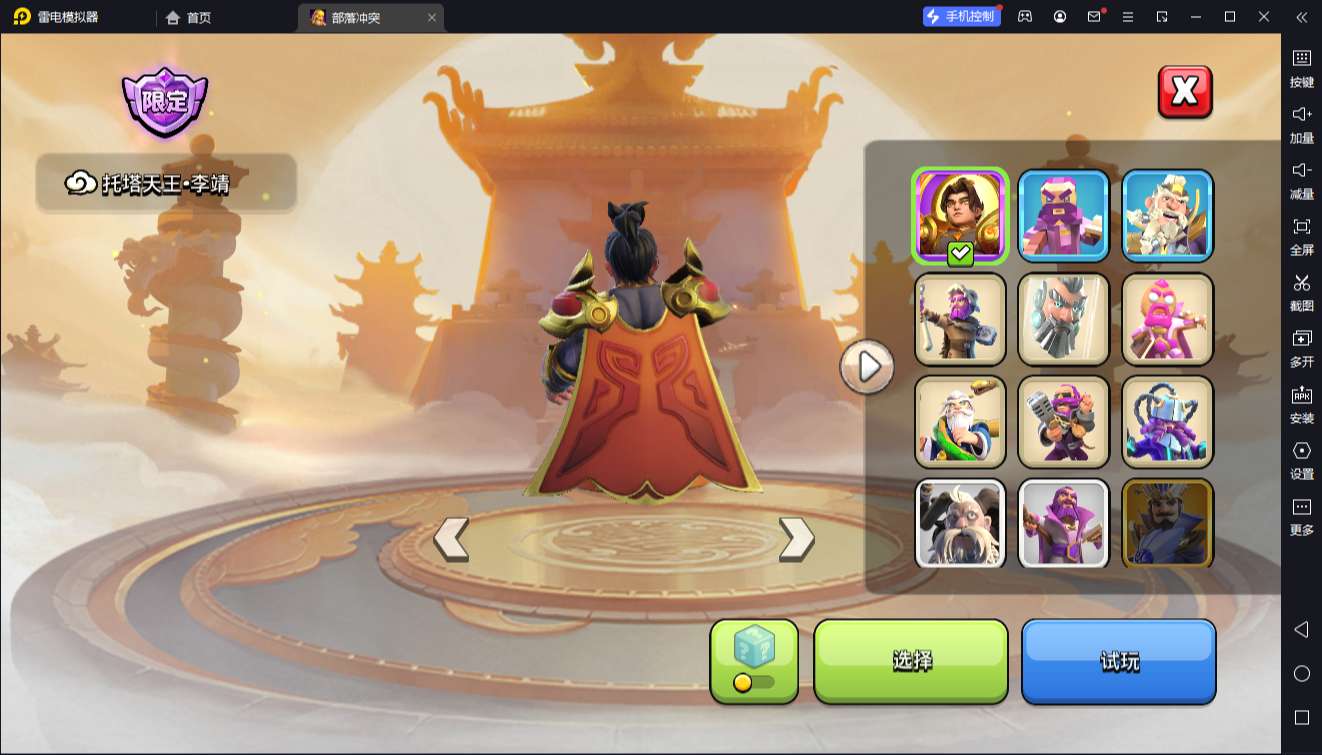
Task: Toggle the random skin mystery cube
Action: 754,660
